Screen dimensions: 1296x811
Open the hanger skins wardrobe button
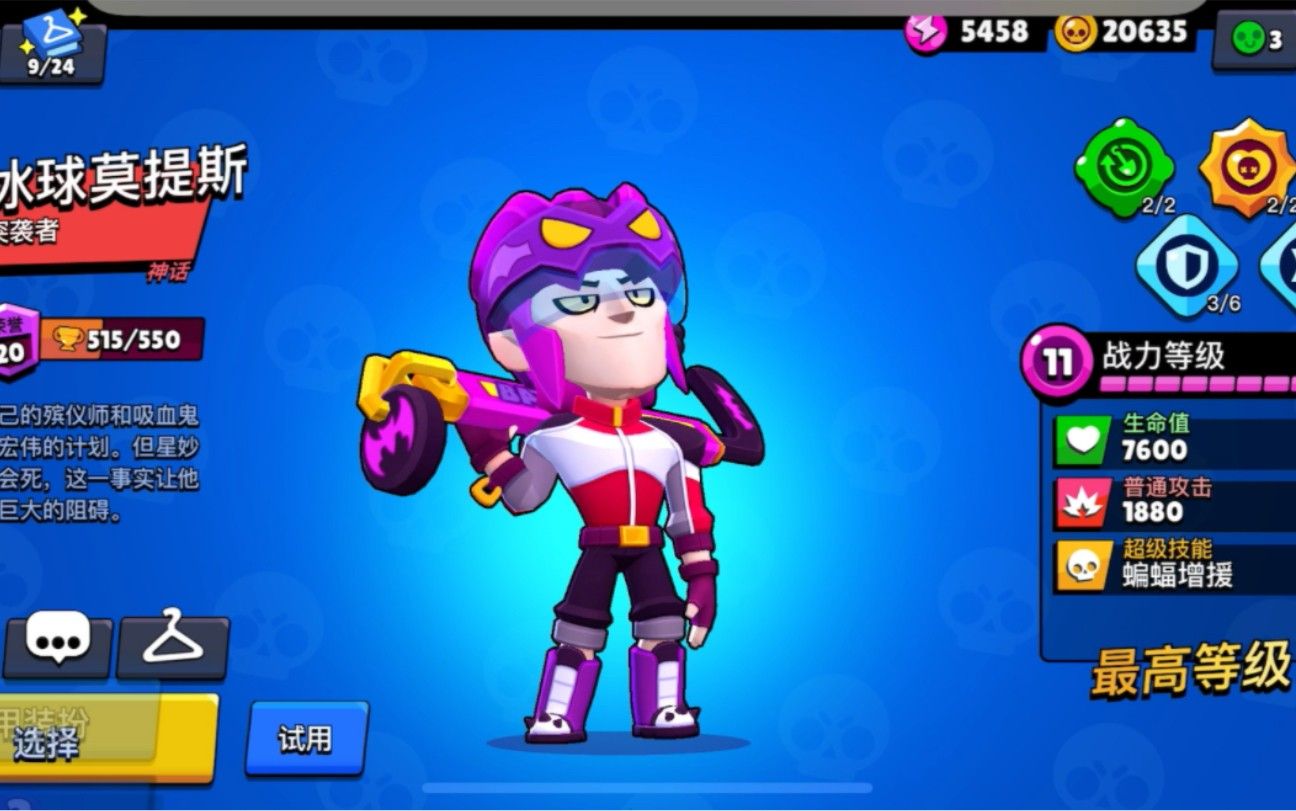(x=173, y=643)
